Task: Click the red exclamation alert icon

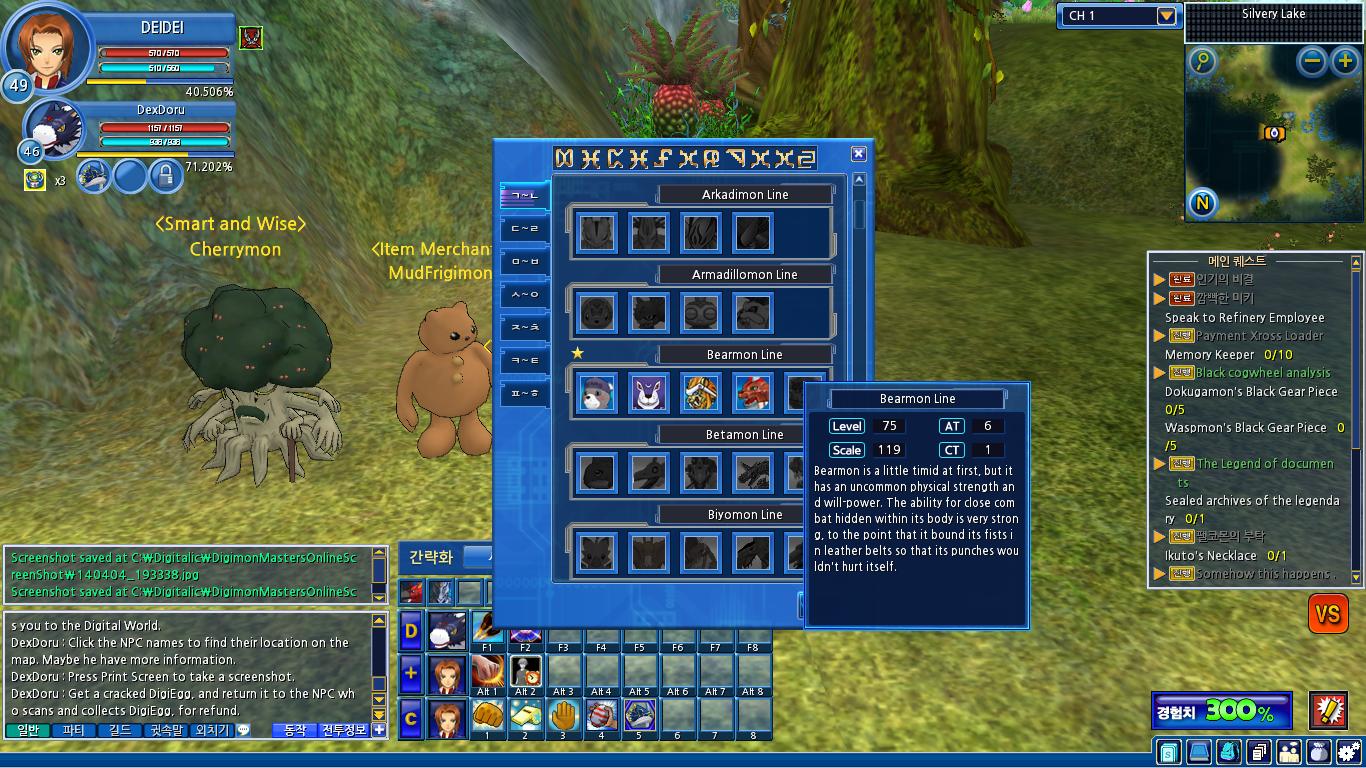Action: tap(1329, 710)
